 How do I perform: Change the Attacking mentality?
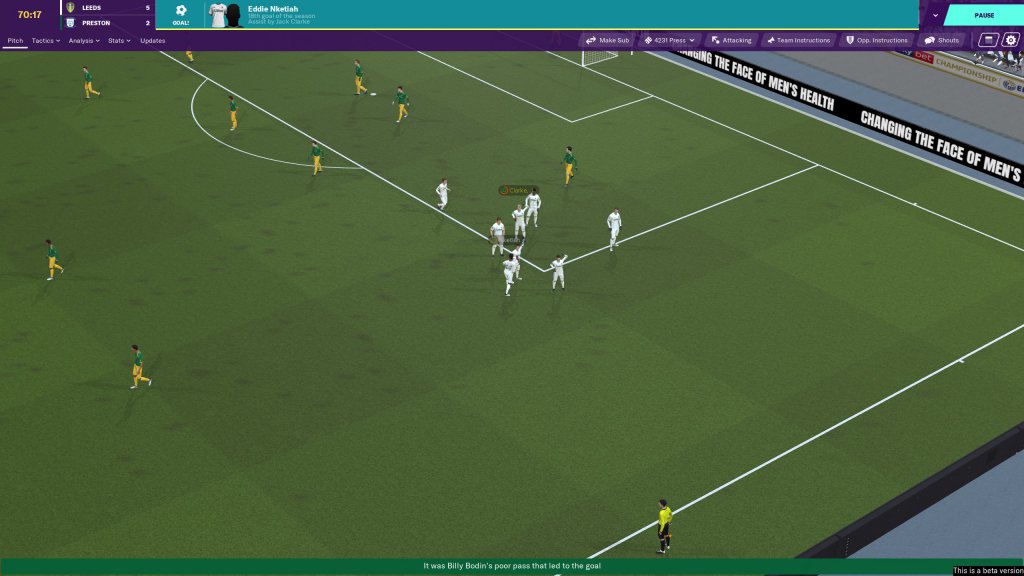[x=731, y=40]
